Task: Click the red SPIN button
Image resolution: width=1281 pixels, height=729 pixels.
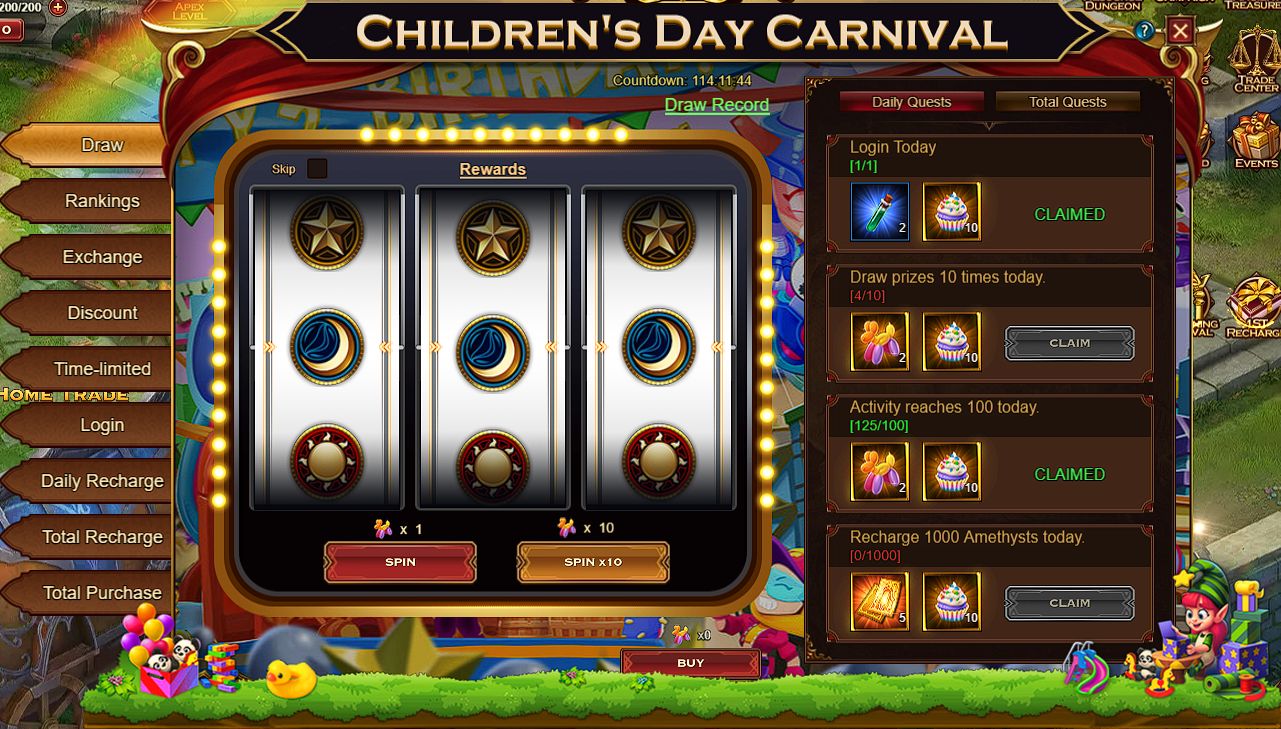Action: click(400, 562)
